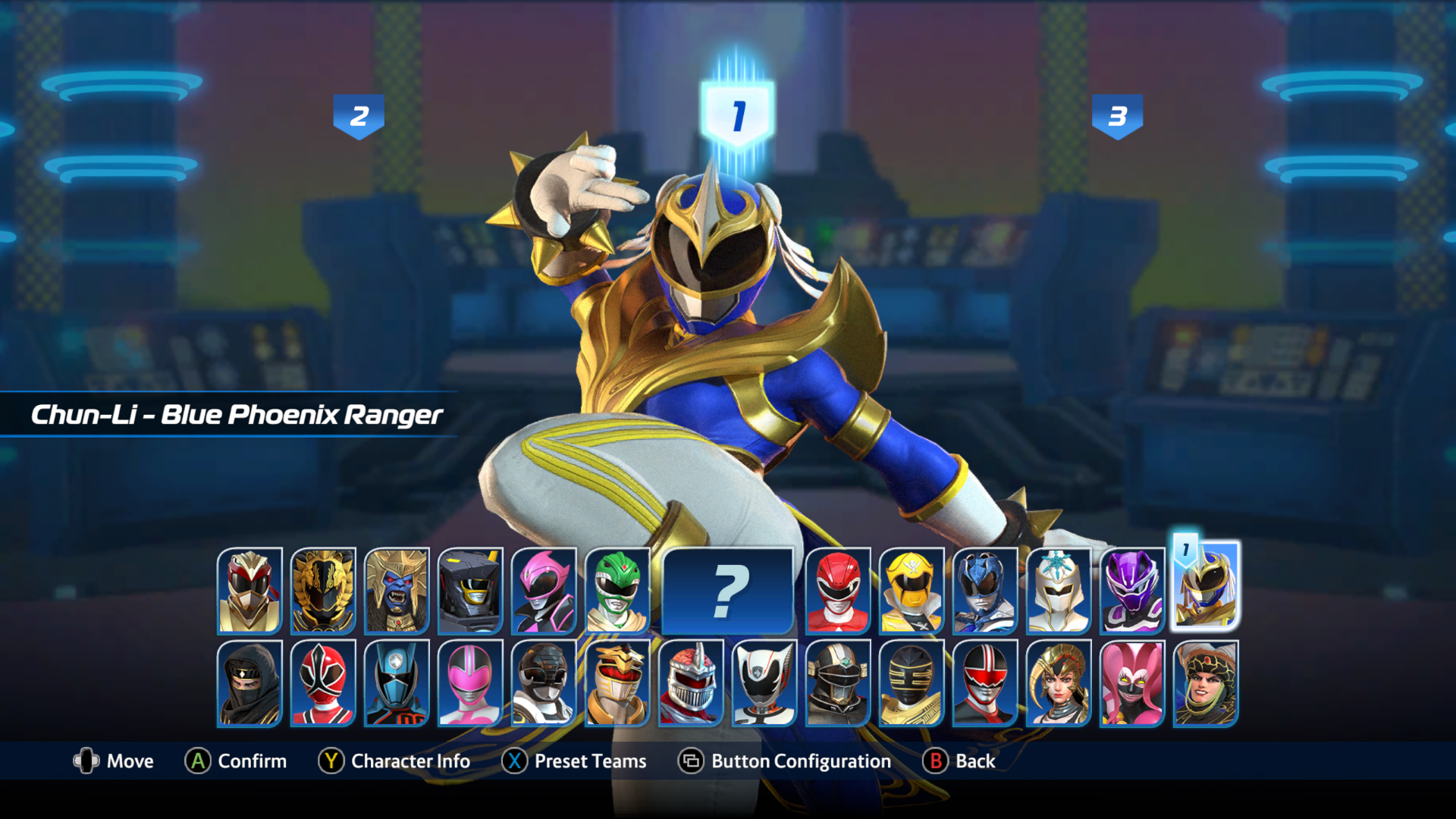Choose Chun-Li Blue Phoenix Ranger portrait
1456x819 pixels.
pos(1205,588)
